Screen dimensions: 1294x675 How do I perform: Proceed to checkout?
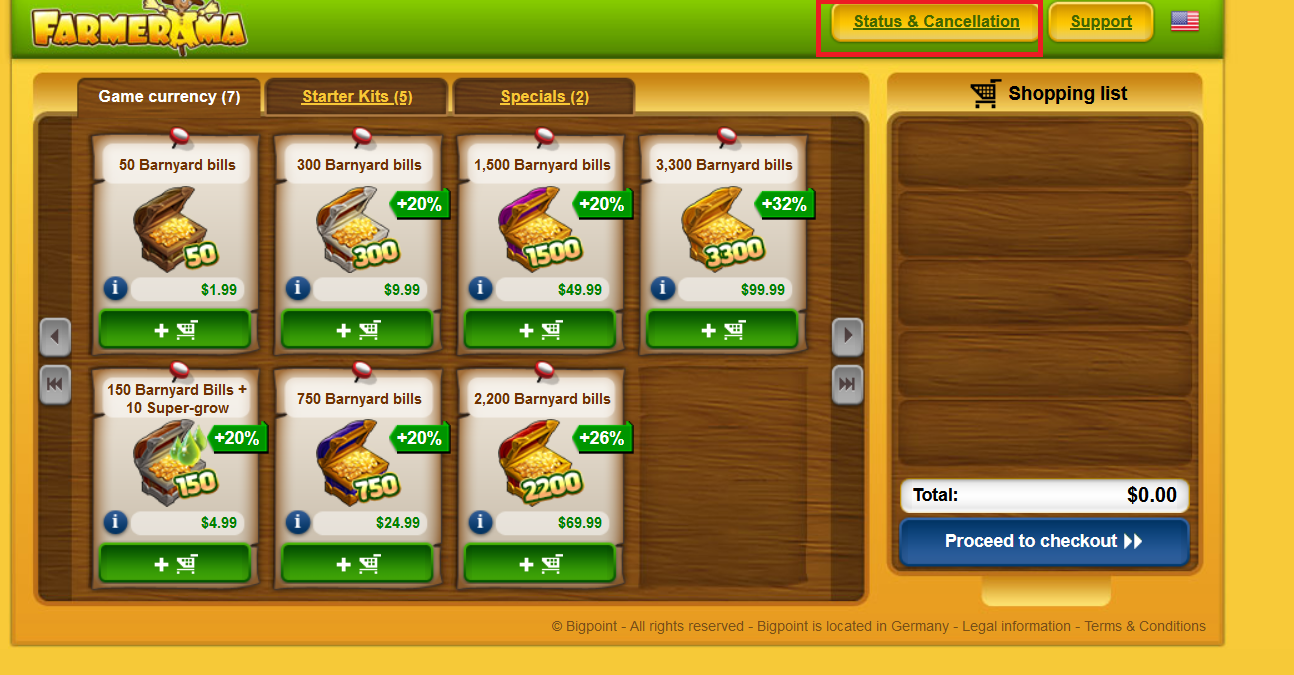coord(1044,541)
